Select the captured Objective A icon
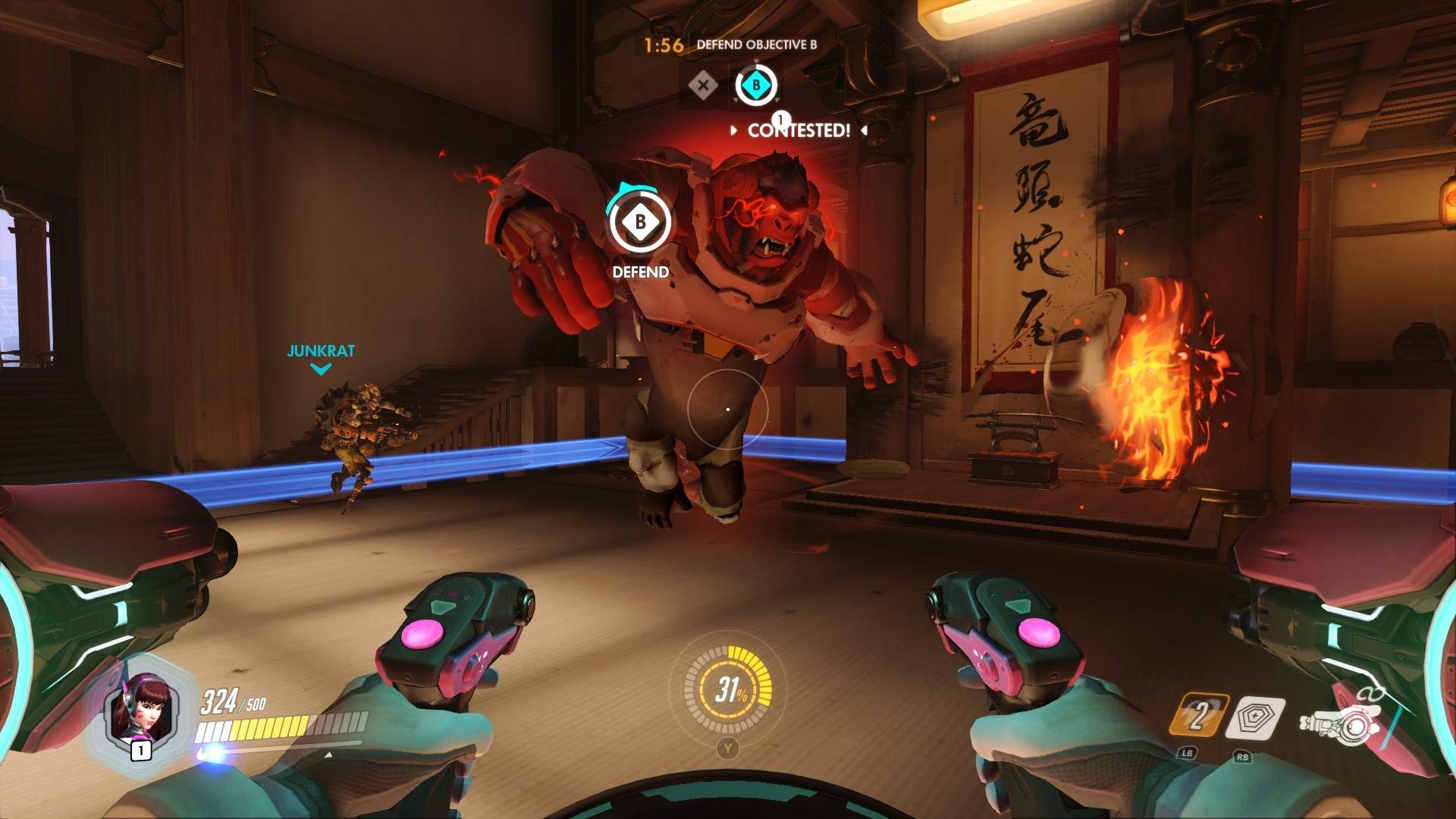The image size is (1456, 819). click(703, 86)
